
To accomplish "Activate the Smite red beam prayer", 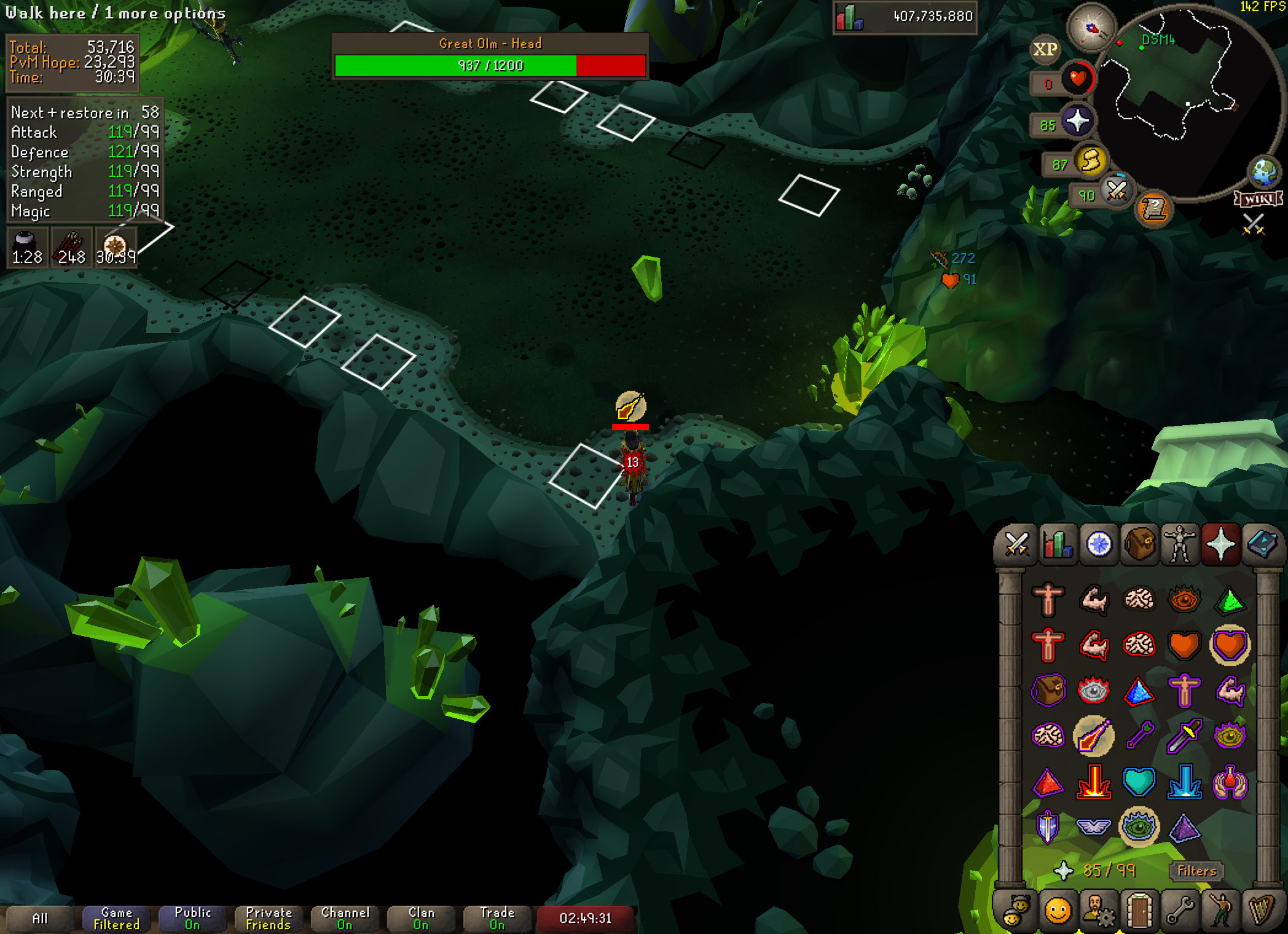I will tap(1093, 782).
